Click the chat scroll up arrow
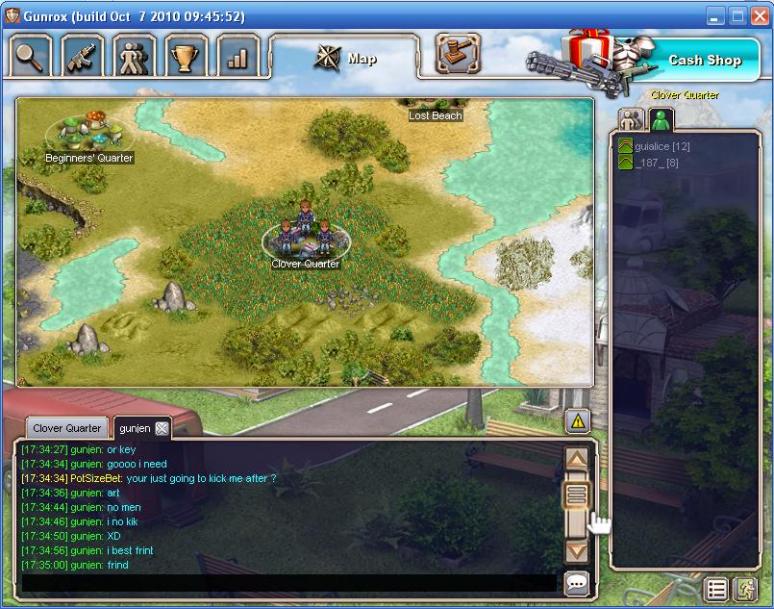 click(576, 459)
